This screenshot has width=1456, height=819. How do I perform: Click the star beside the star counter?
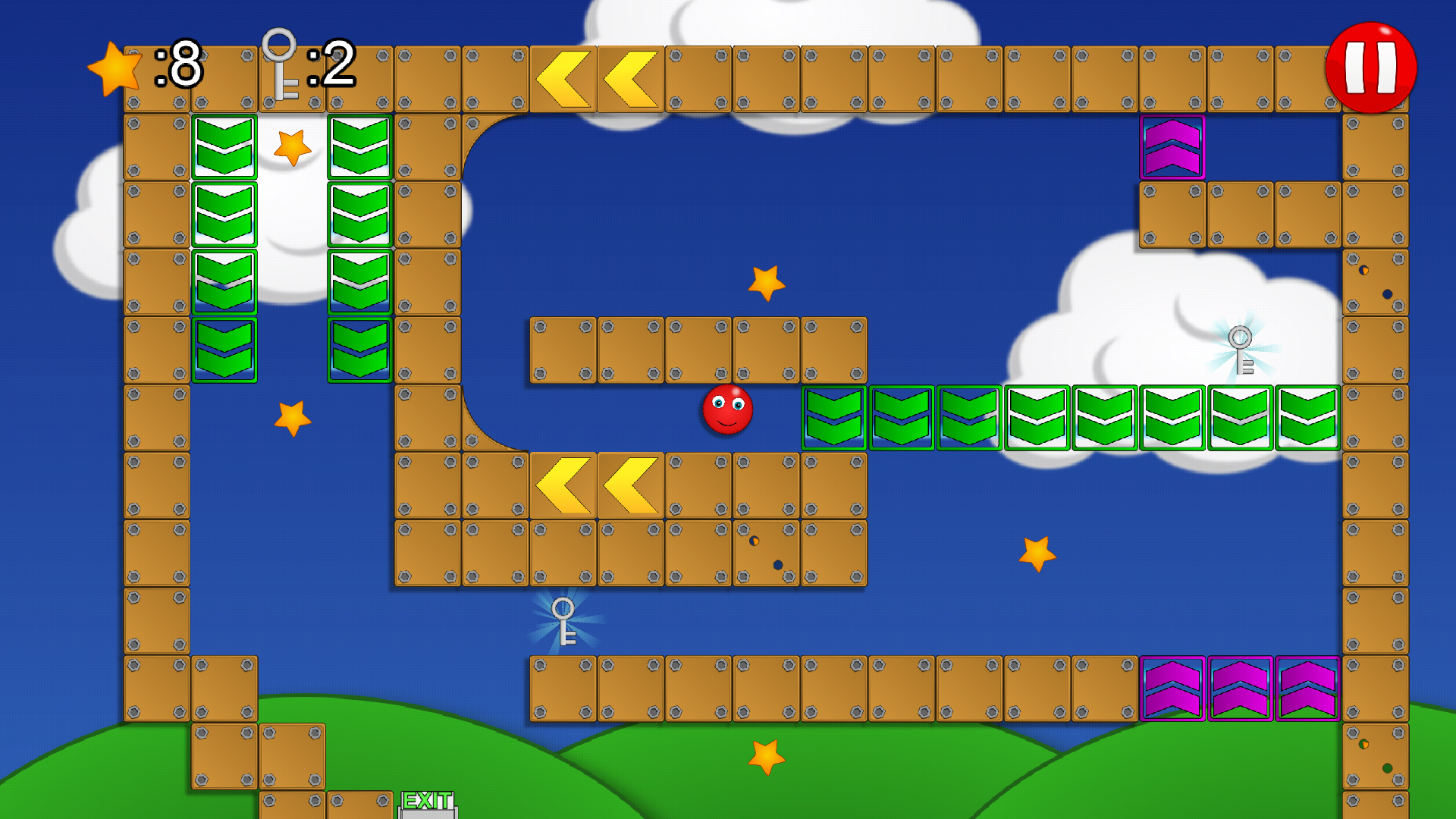click(x=115, y=70)
